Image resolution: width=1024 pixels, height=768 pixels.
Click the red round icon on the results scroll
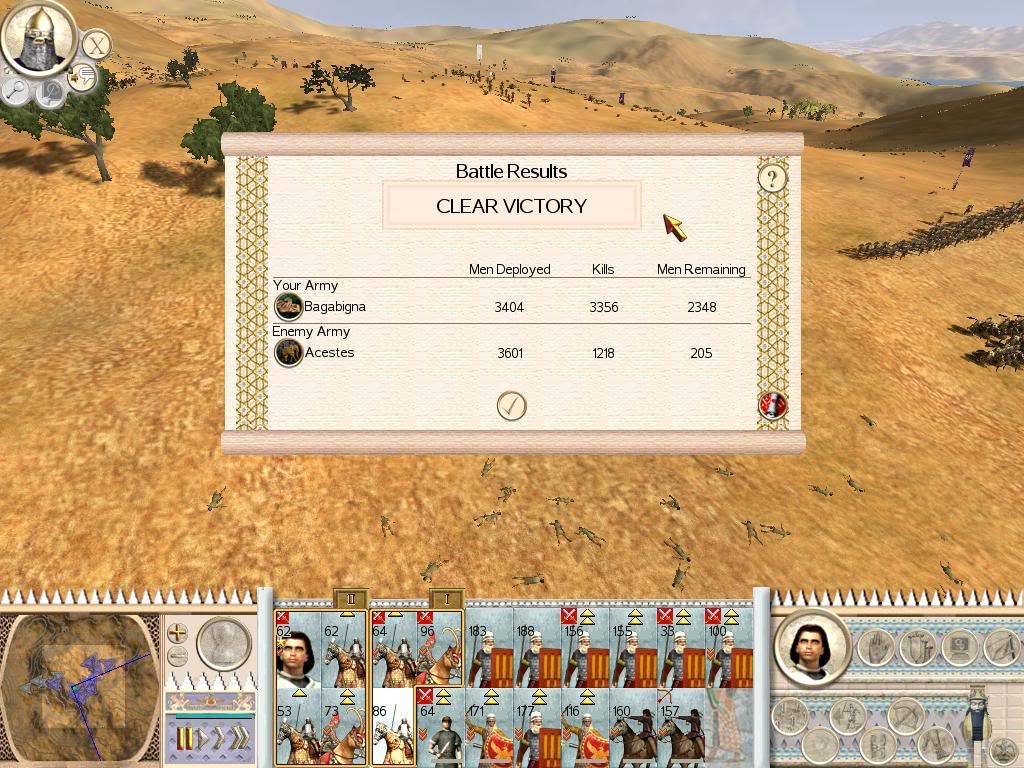[772, 405]
